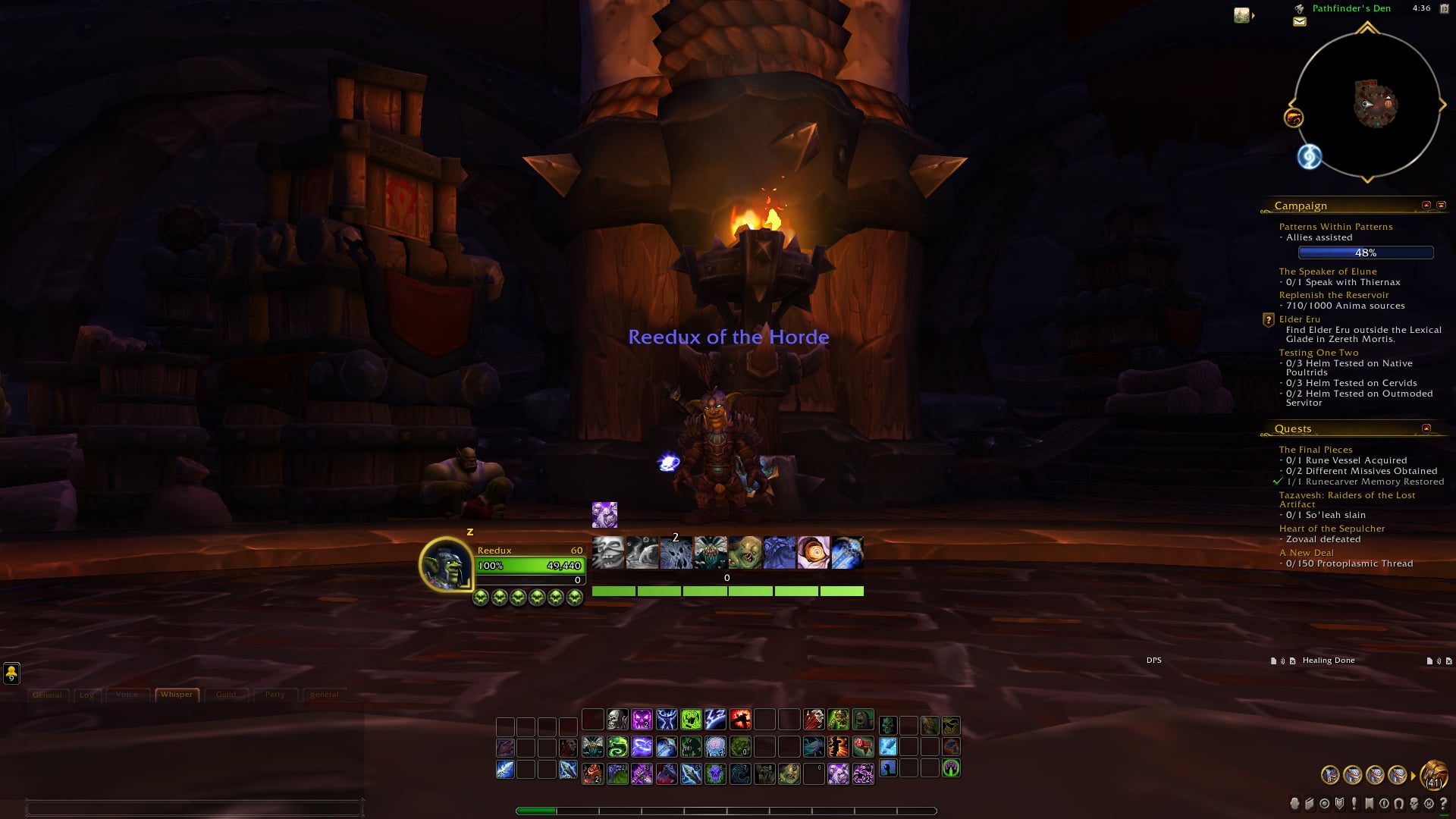Open the calendar icon beside the clock
The width and height of the screenshot is (1456, 819).
(1444, 8)
